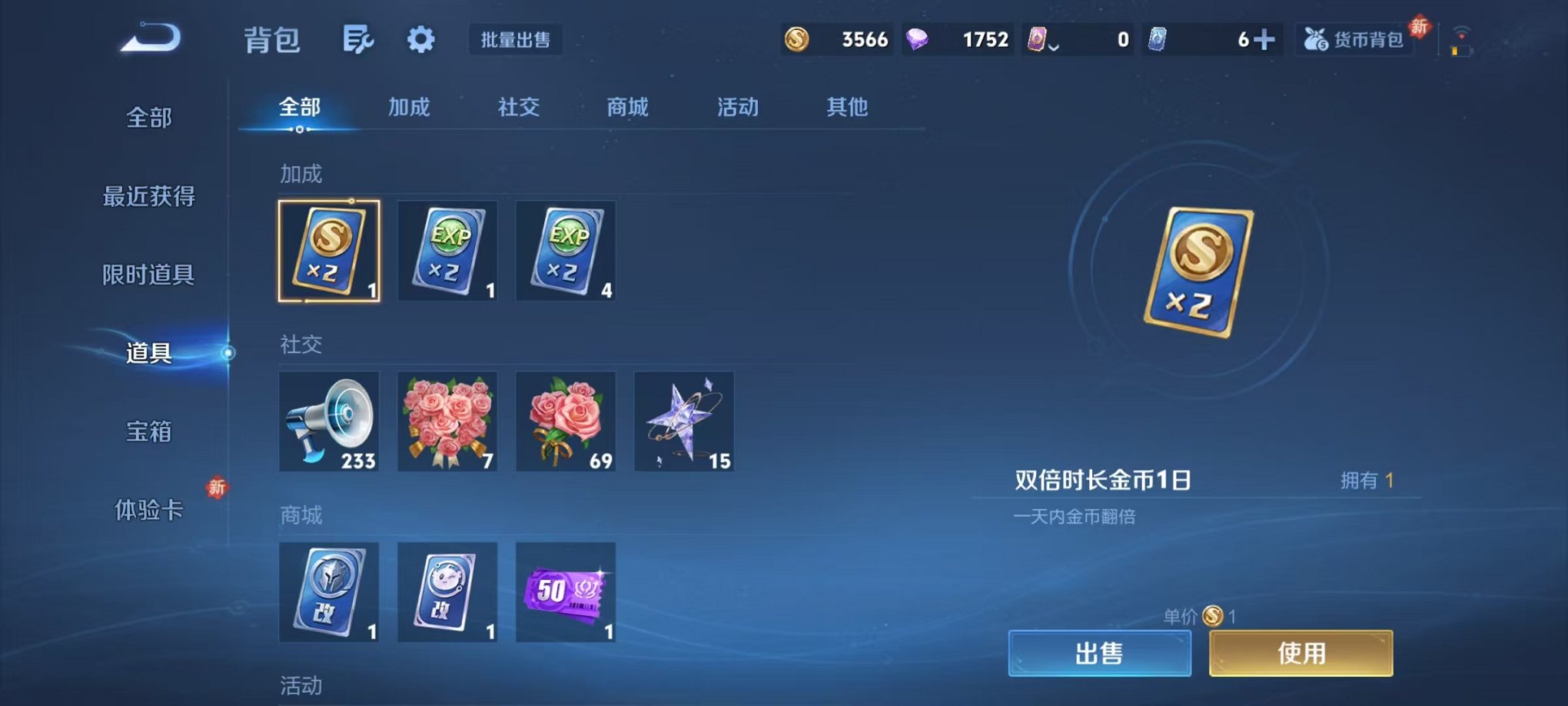Select the EXP x2 card with count 4

566,251
